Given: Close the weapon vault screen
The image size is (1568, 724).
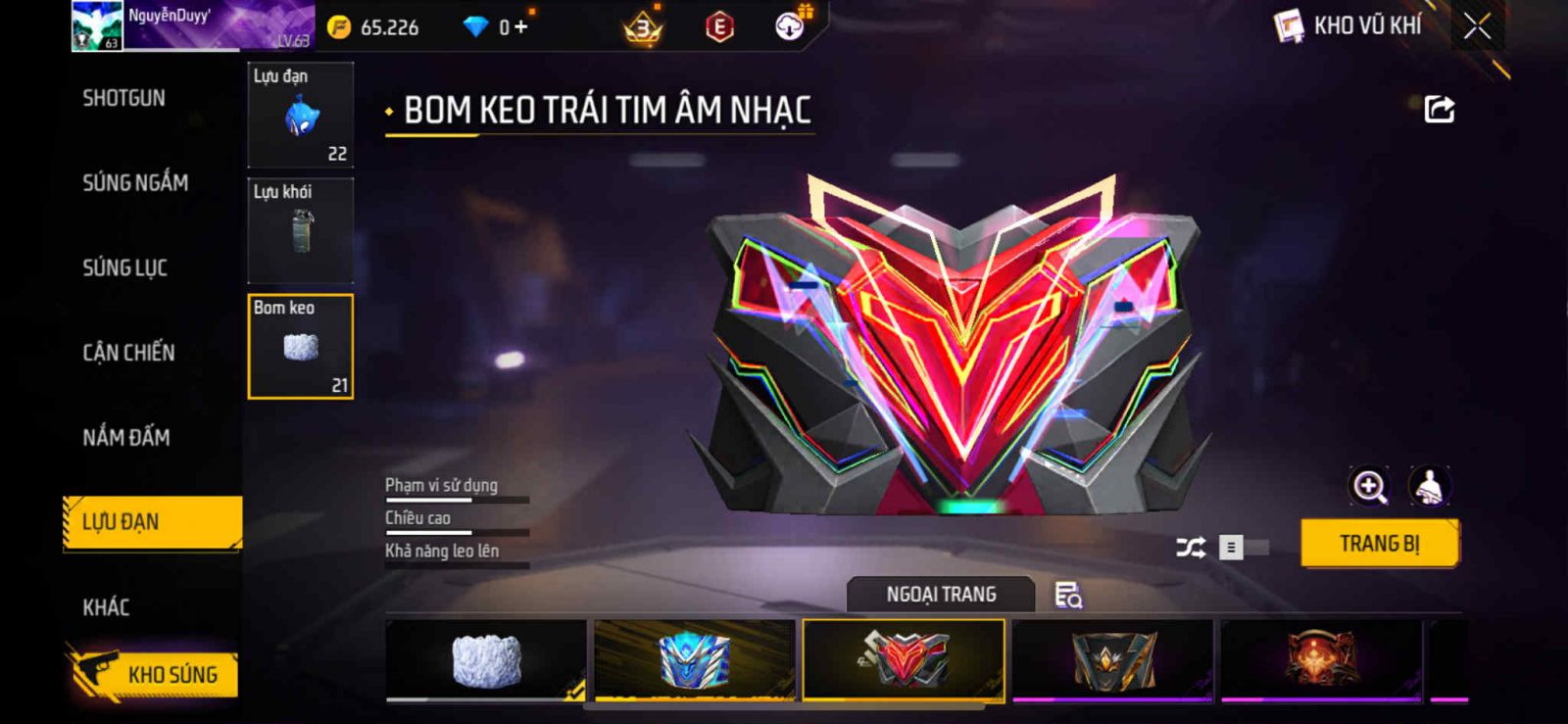Looking at the screenshot, I should [x=1477, y=26].
